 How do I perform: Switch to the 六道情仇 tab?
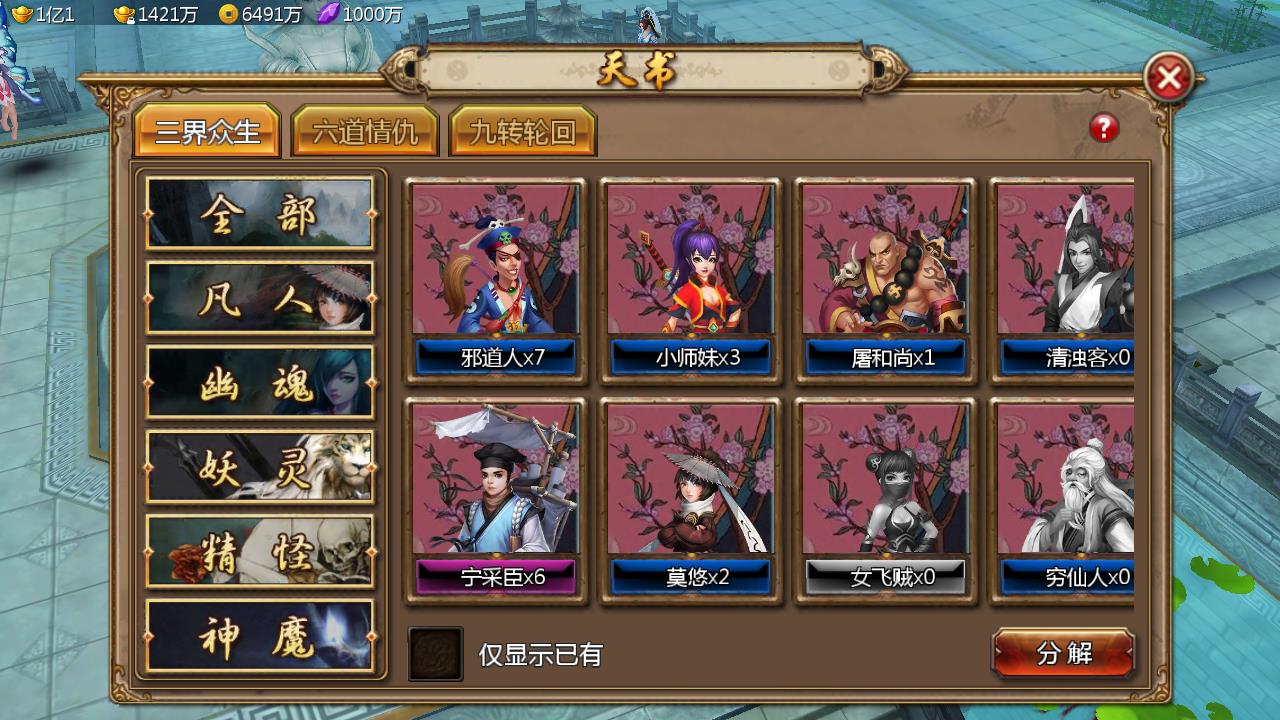(364, 130)
